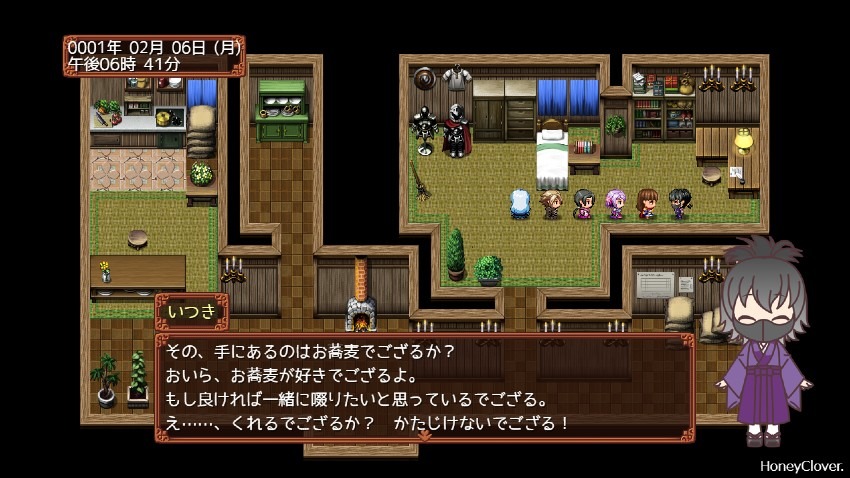Advance Itsuki's soba dialogue message window
The image size is (850, 478).
point(424,386)
